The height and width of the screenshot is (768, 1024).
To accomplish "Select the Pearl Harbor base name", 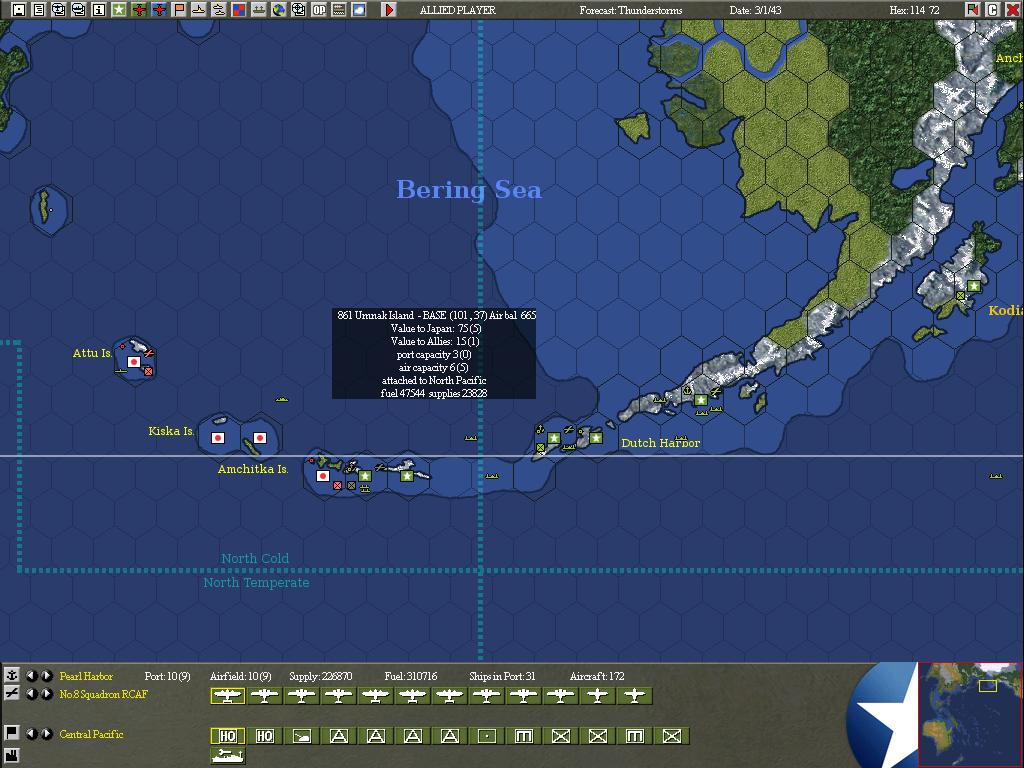I will pos(86,677).
